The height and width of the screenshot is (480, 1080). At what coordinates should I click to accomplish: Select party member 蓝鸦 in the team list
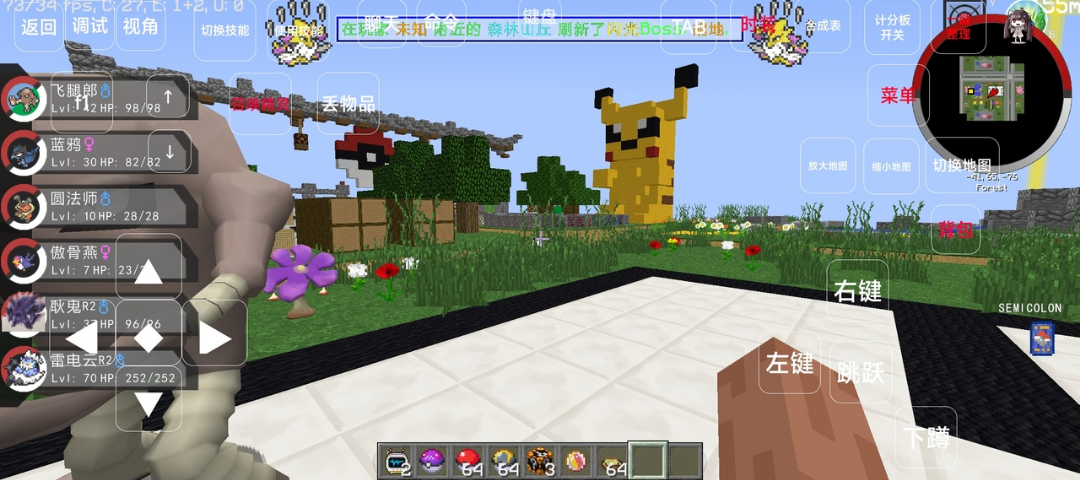[100, 152]
